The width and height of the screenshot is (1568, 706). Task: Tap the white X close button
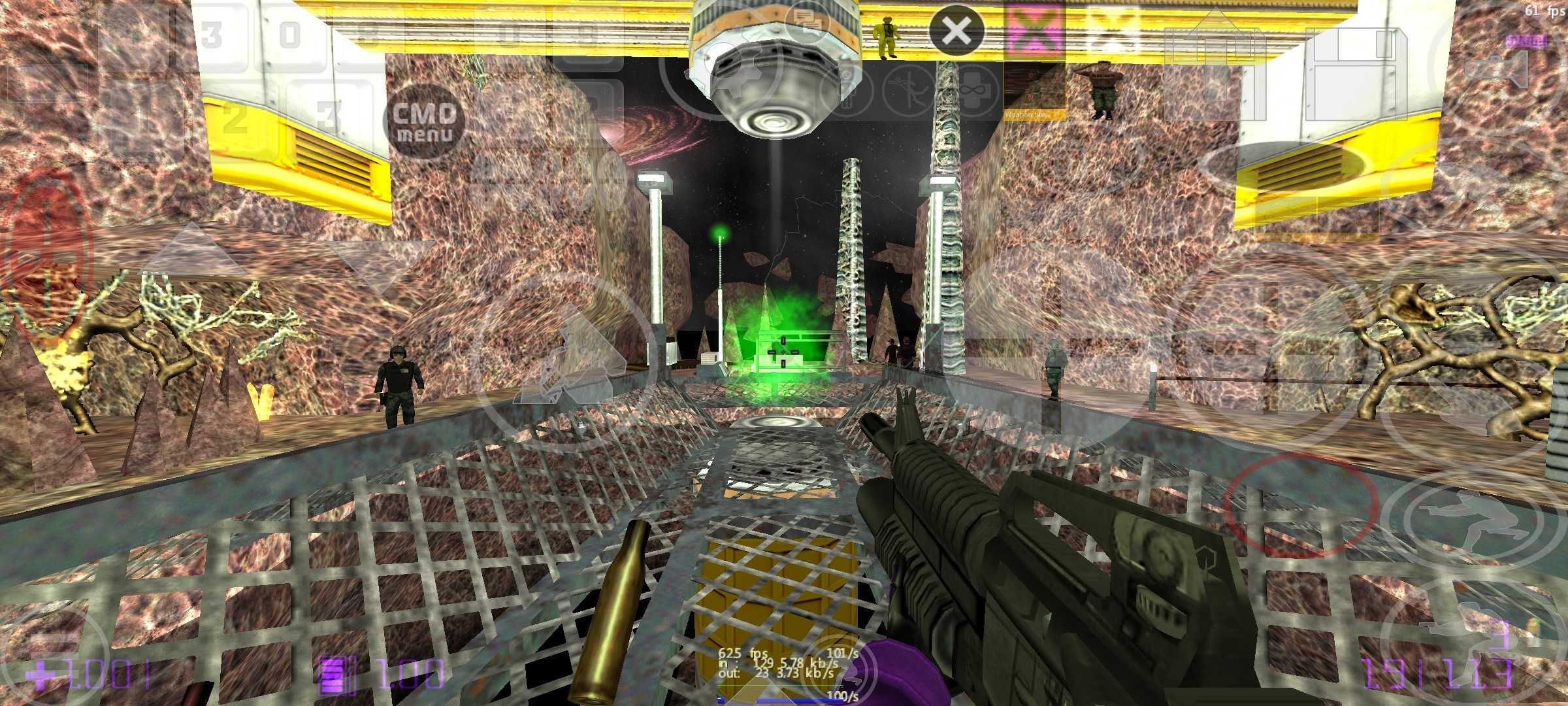pos(956,30)
